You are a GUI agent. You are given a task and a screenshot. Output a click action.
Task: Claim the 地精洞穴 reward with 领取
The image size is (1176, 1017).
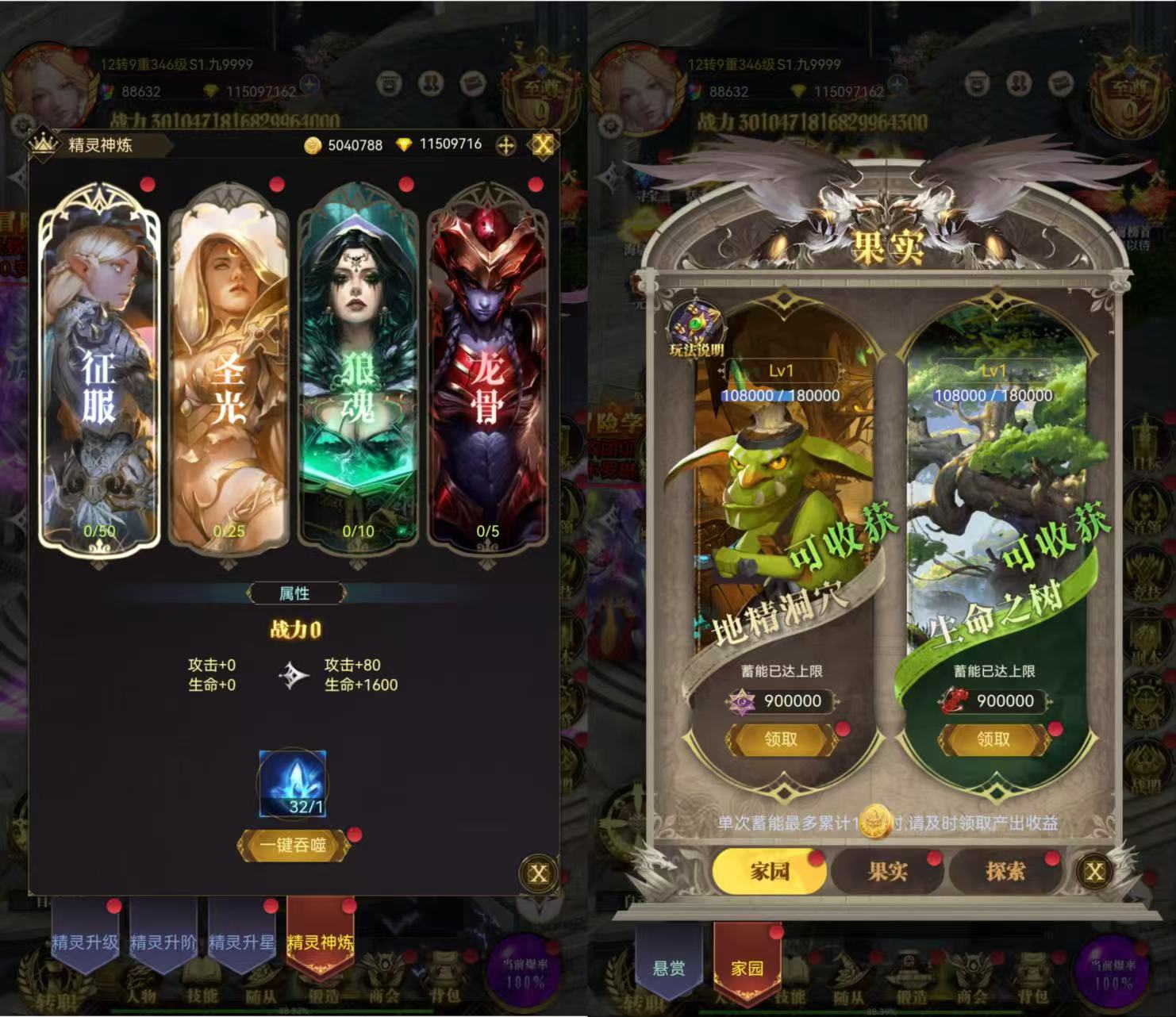point(781,739)
